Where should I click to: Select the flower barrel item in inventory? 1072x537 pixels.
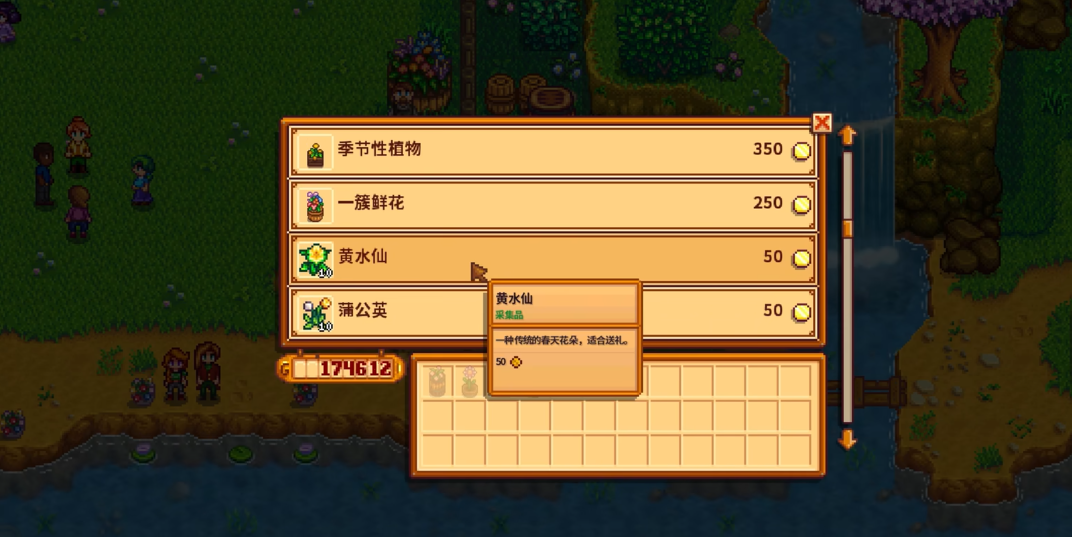(437, 380)
